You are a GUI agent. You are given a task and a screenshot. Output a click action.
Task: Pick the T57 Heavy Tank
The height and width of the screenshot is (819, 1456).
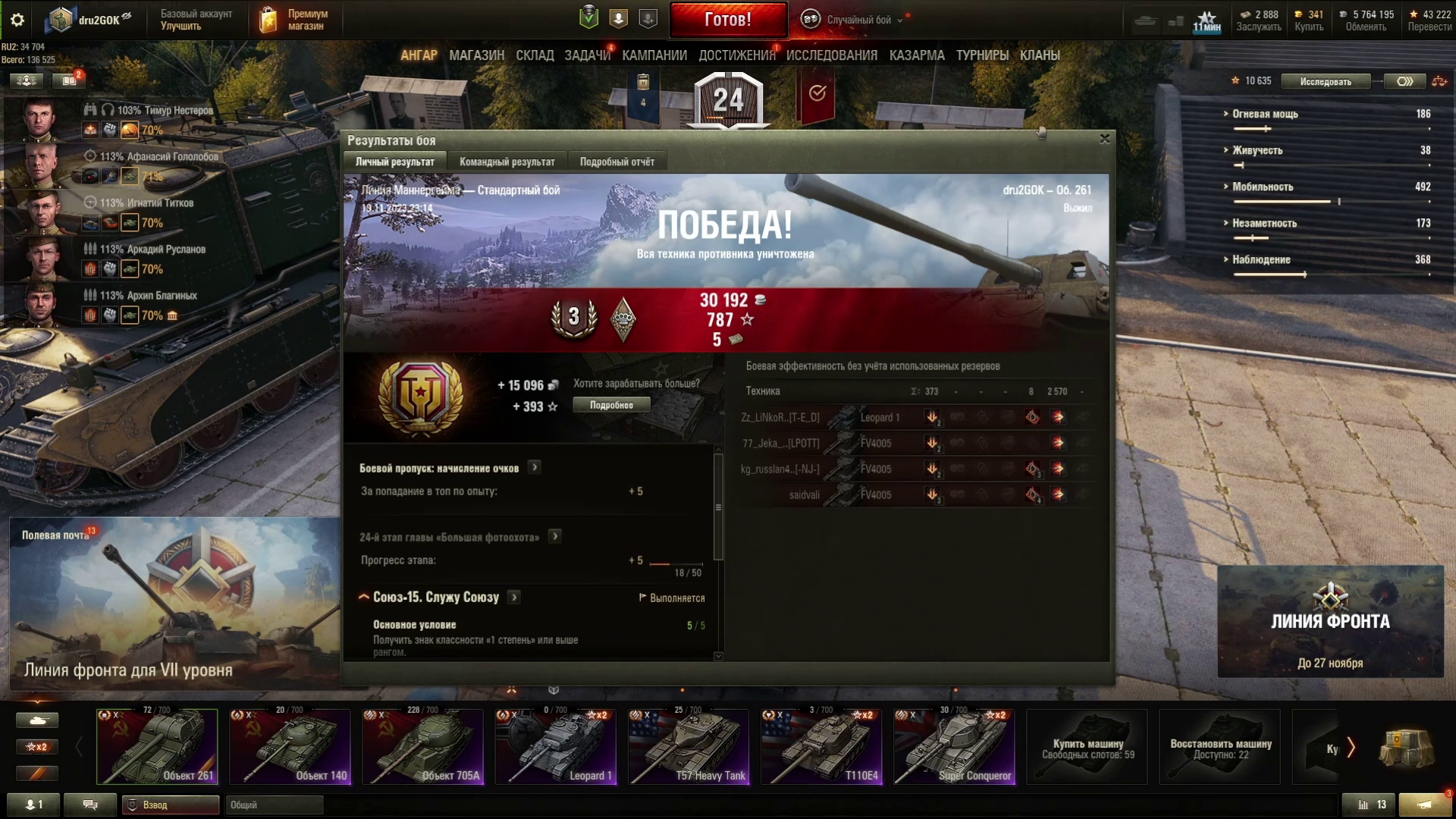pos(689,747)
